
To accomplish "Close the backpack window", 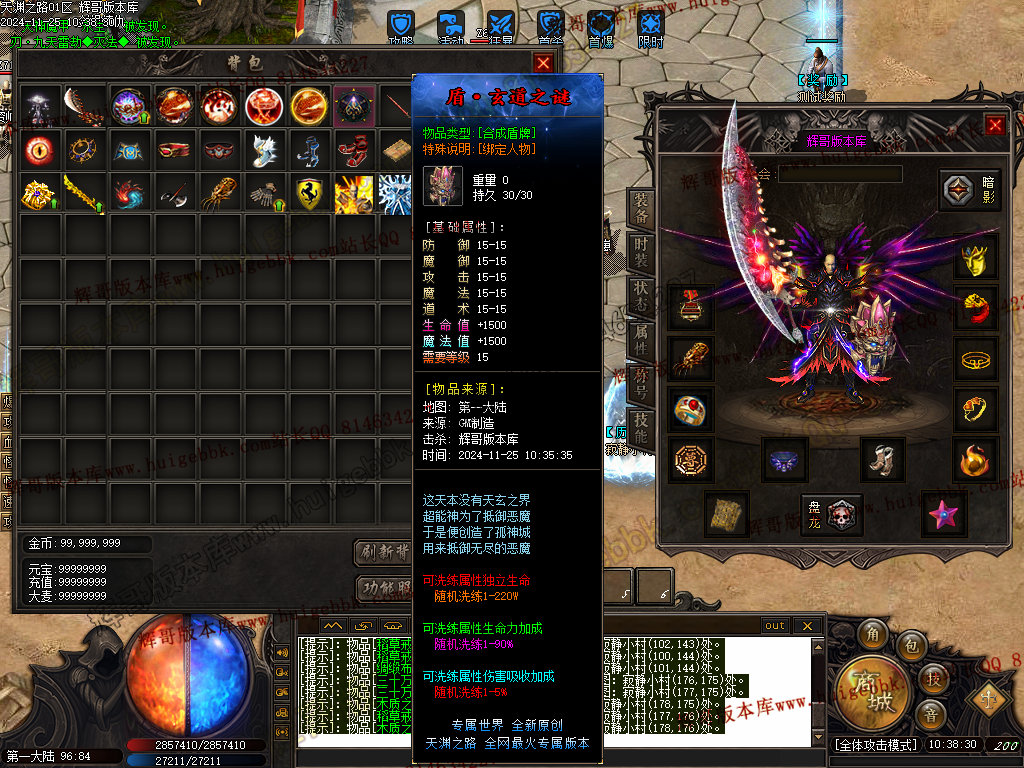I will [543, 63].
